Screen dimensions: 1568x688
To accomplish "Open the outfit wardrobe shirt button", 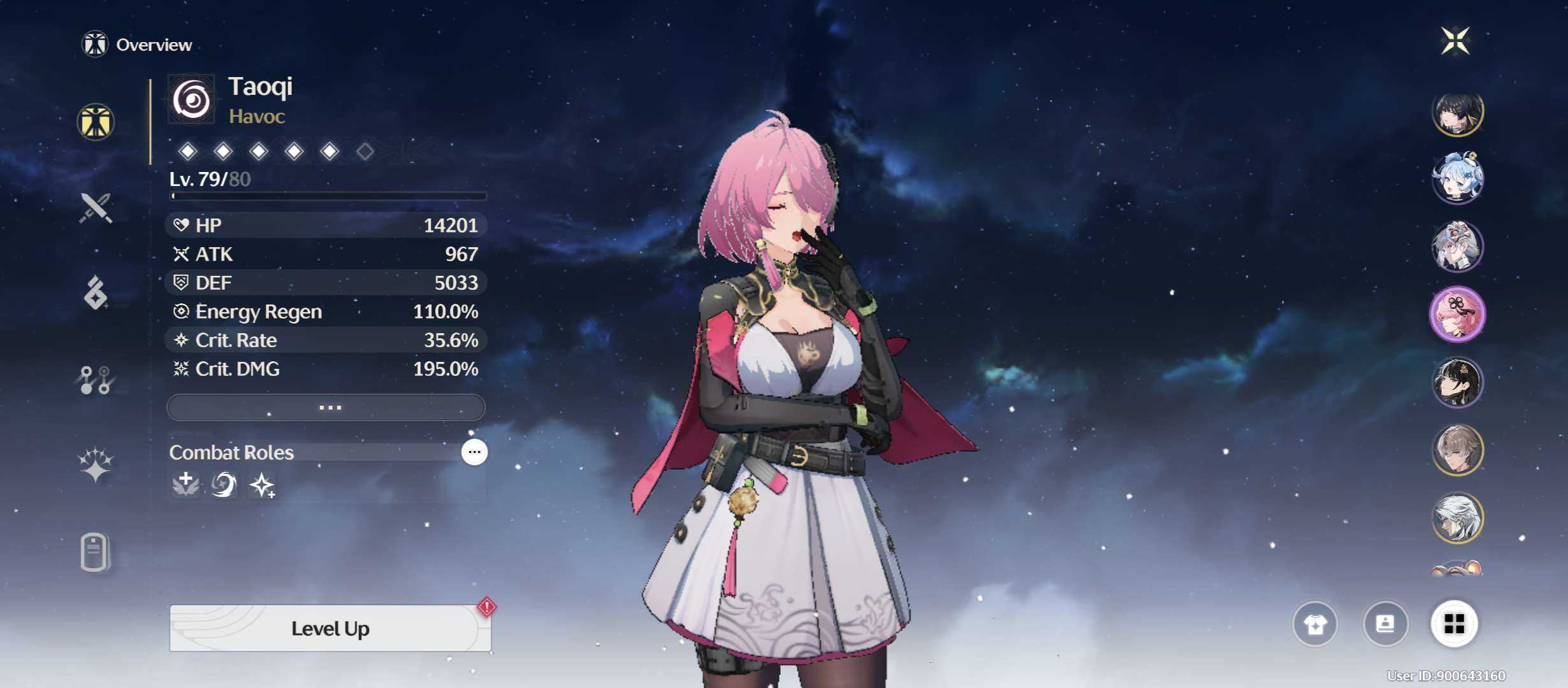I will tap(1315, 624).
